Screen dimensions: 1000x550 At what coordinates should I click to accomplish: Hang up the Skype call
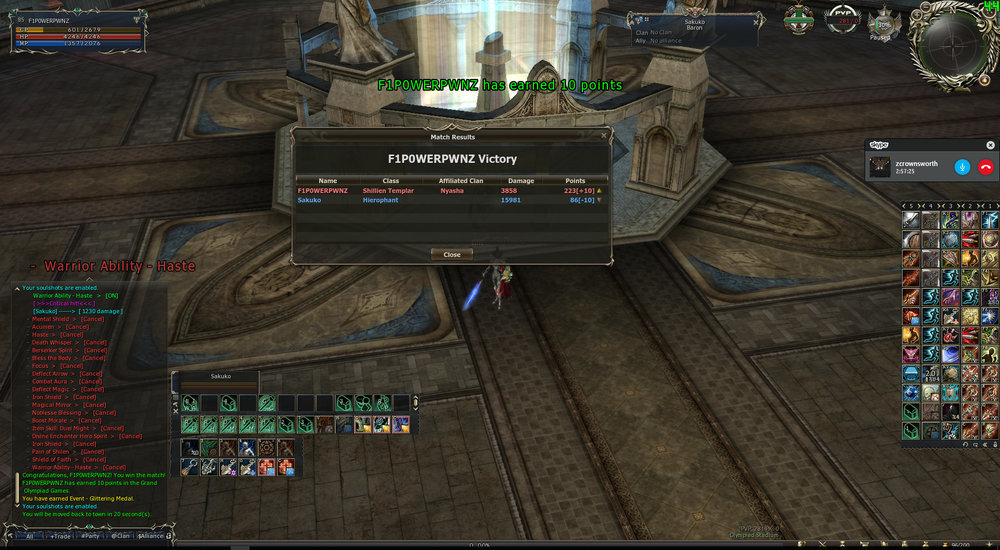(x=986, y=167)
